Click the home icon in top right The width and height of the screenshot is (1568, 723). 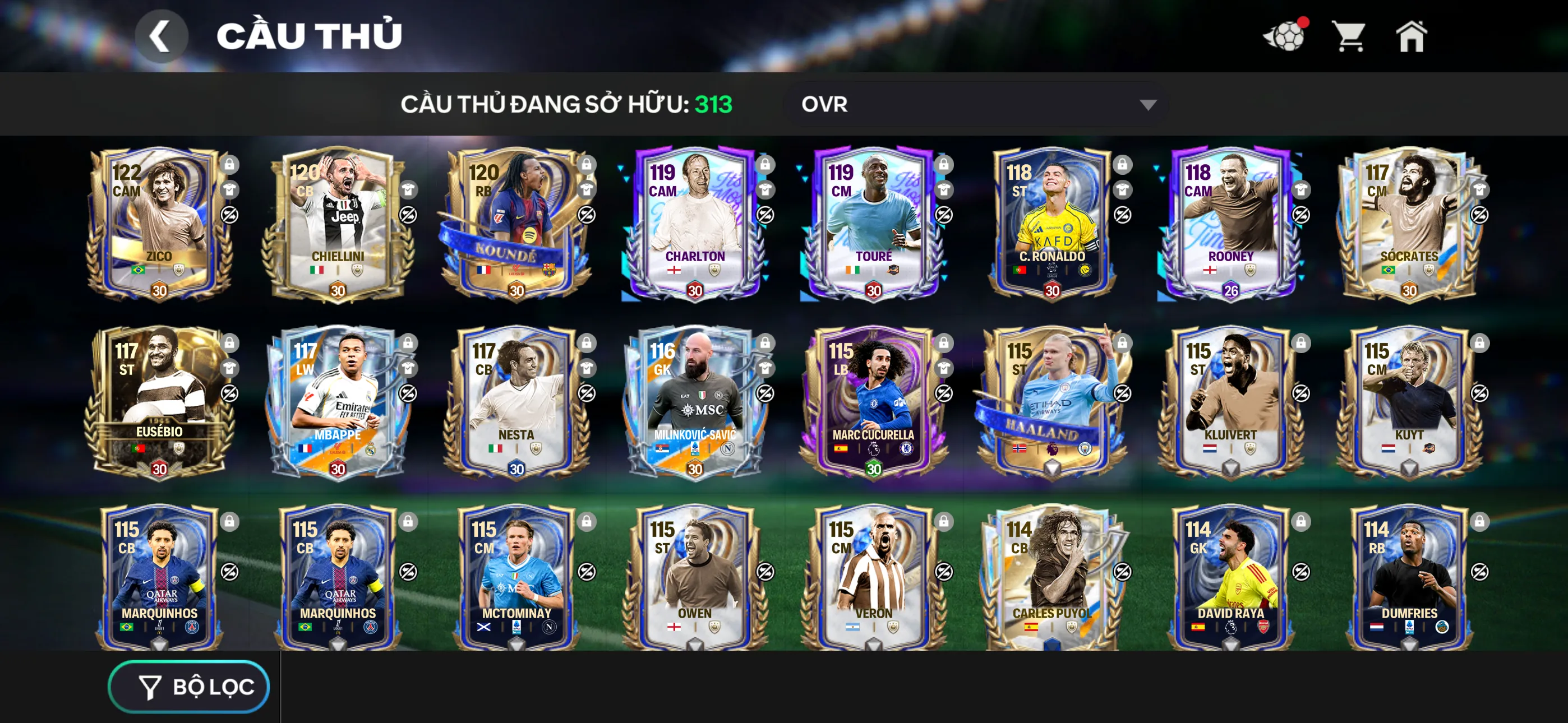coord(1412,36)
